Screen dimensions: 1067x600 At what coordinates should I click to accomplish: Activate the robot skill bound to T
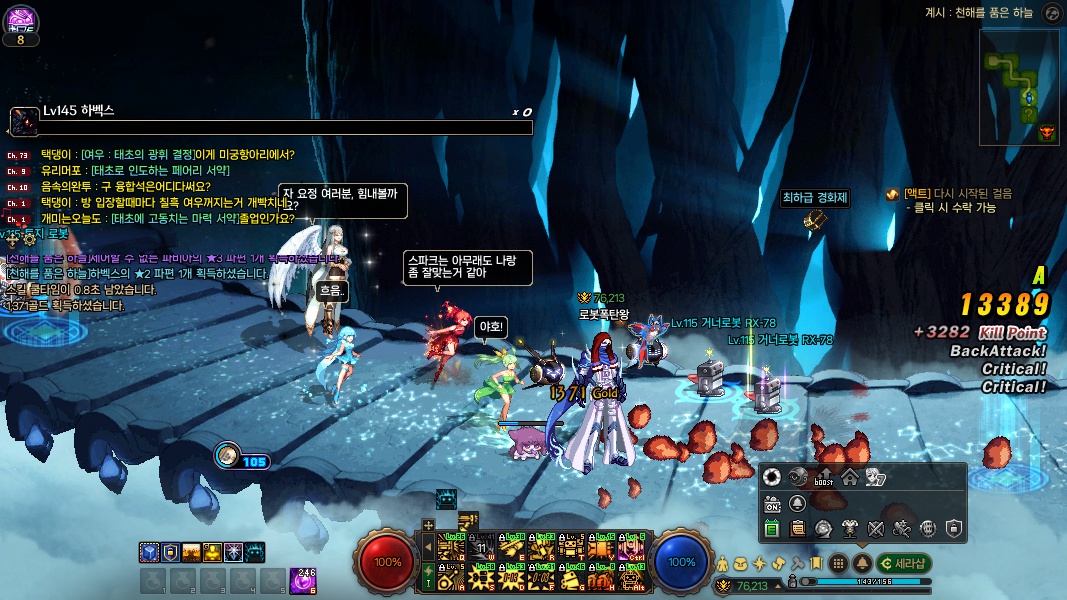pos(573,547)
